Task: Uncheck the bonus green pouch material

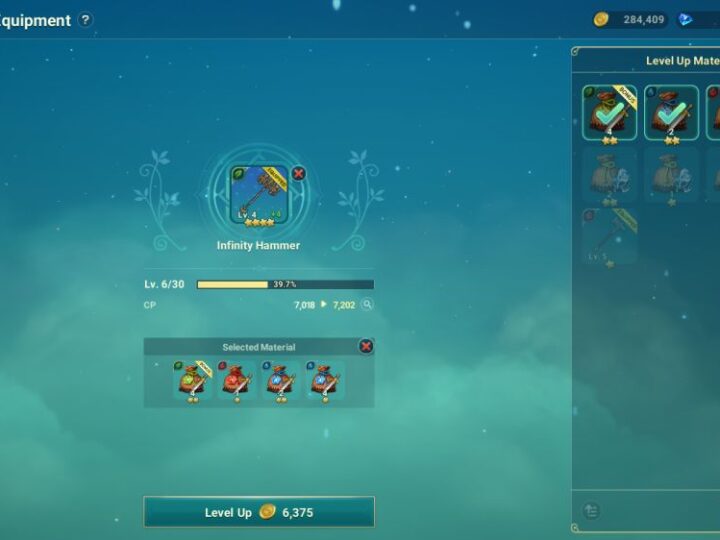Action: tap(609, 113)
